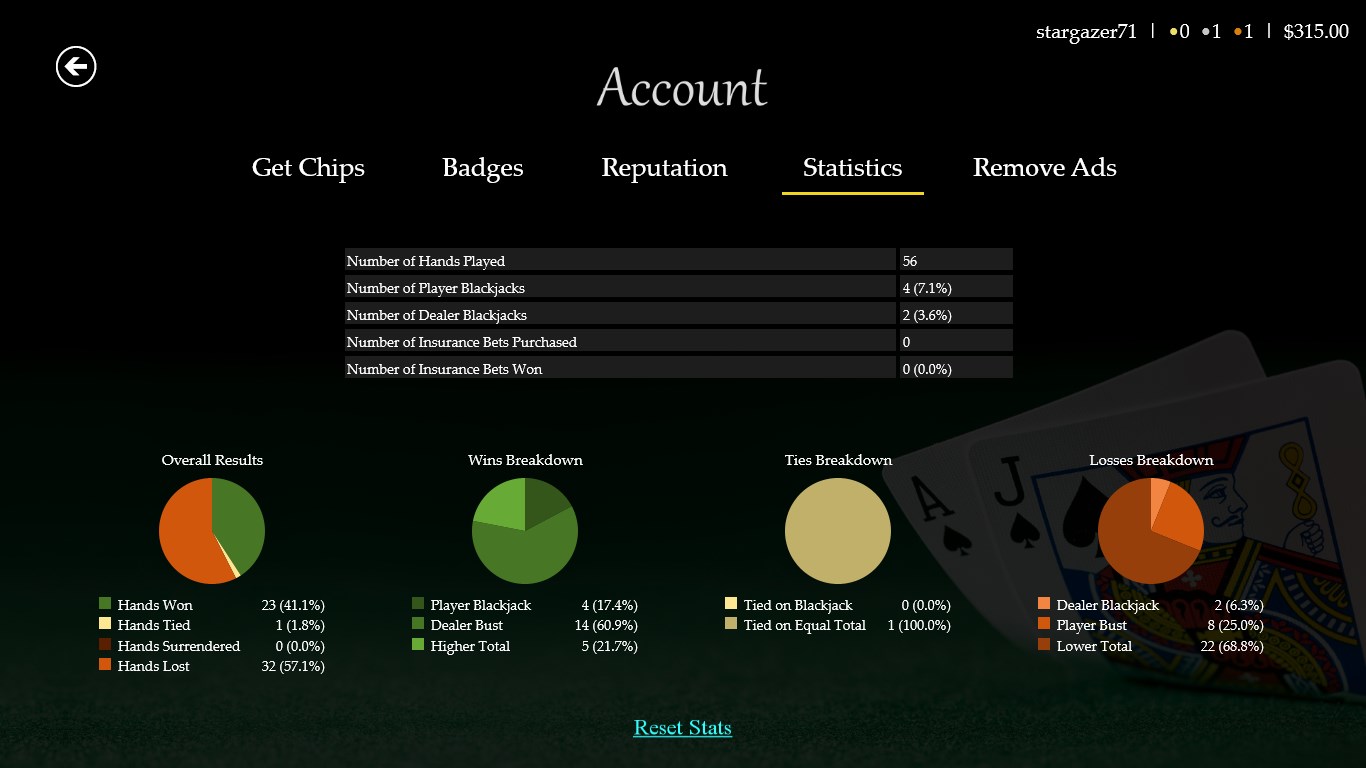Click the Hands Won legend color swatch
Viewport: 1366px width, 768px height.
(103, 604)
